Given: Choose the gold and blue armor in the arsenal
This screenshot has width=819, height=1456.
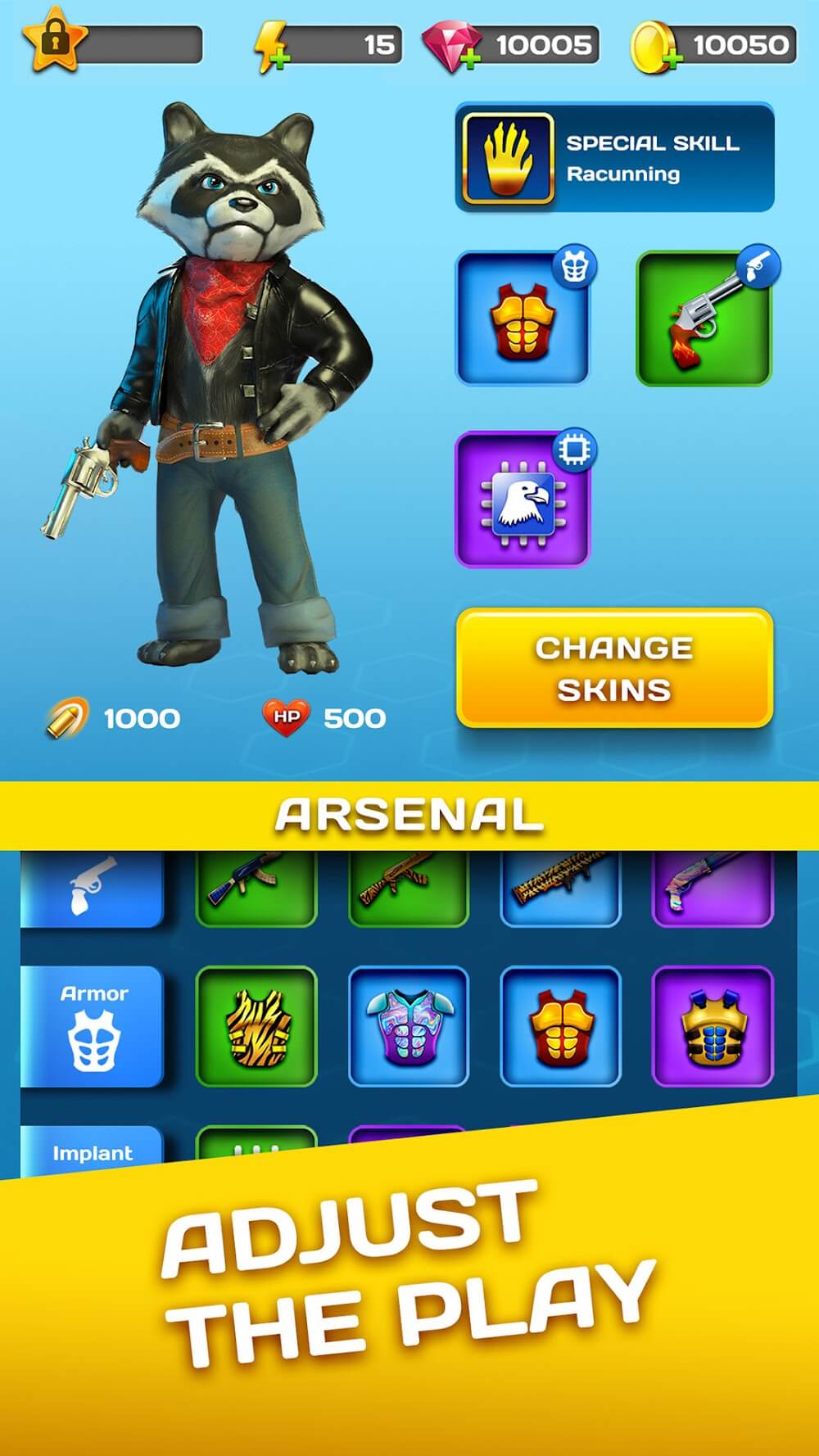Looking at the screenshot, I should point(712,1026).
